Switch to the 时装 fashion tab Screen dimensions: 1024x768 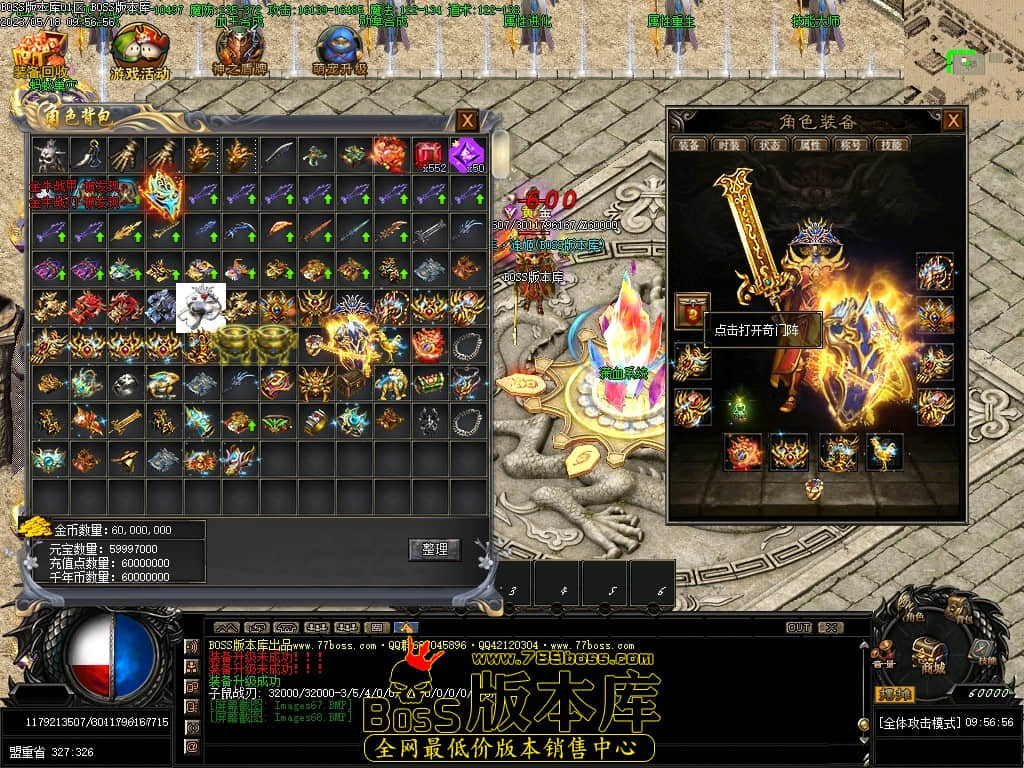click(x=727, y=145)
